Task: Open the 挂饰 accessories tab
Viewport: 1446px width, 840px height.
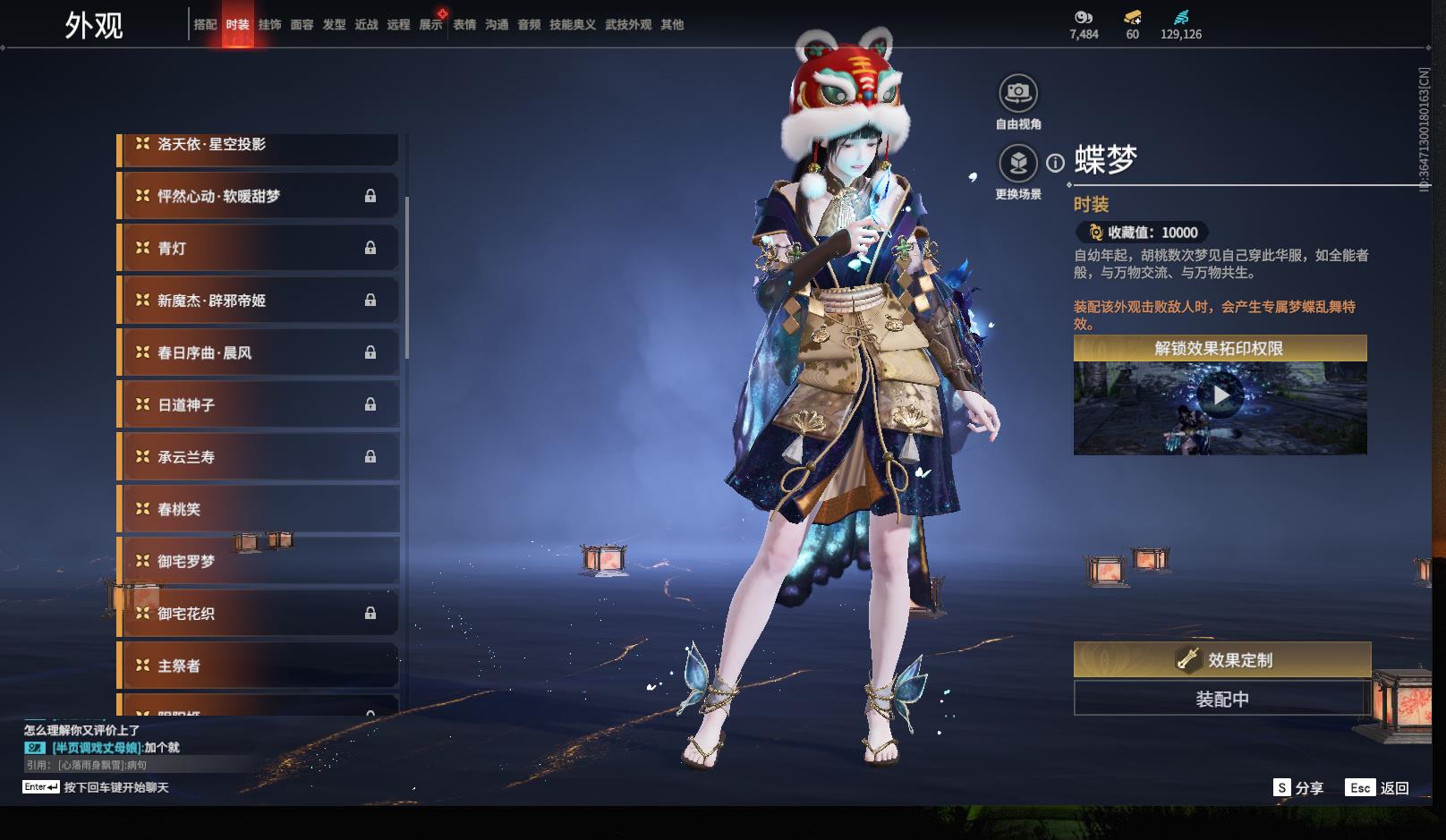Action: (269, 25)
